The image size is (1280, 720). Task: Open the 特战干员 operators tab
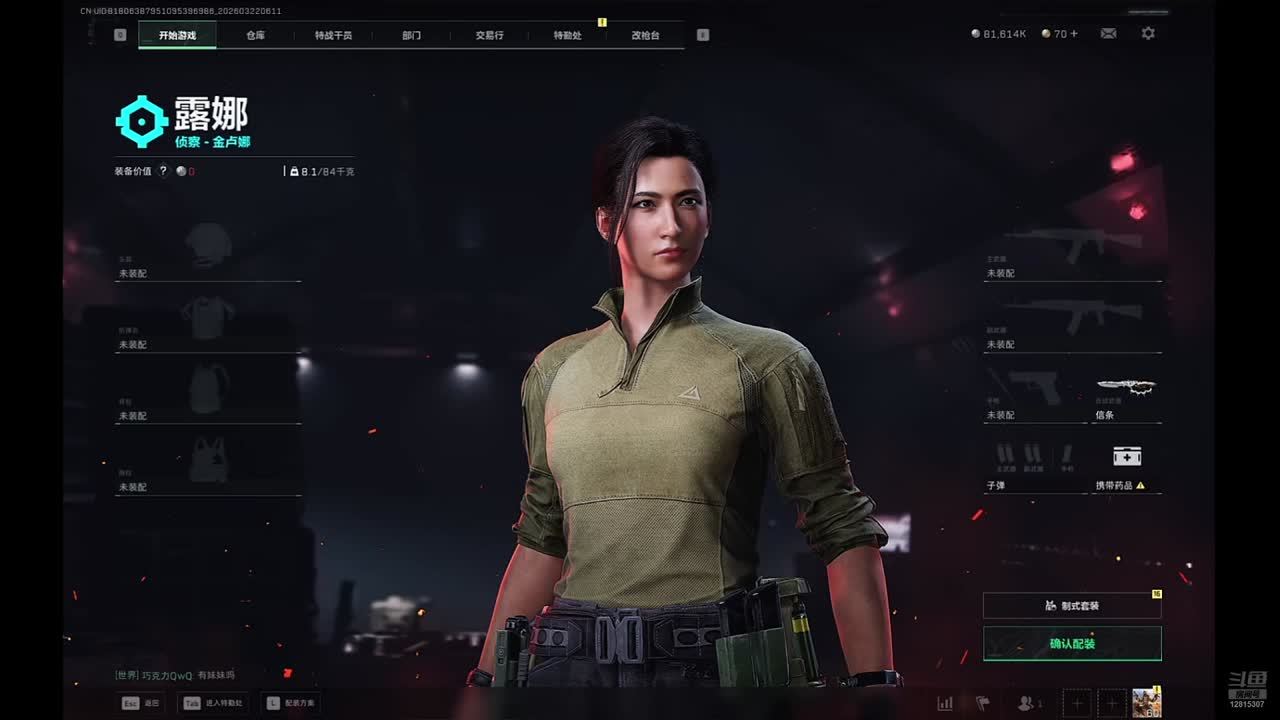333,35
